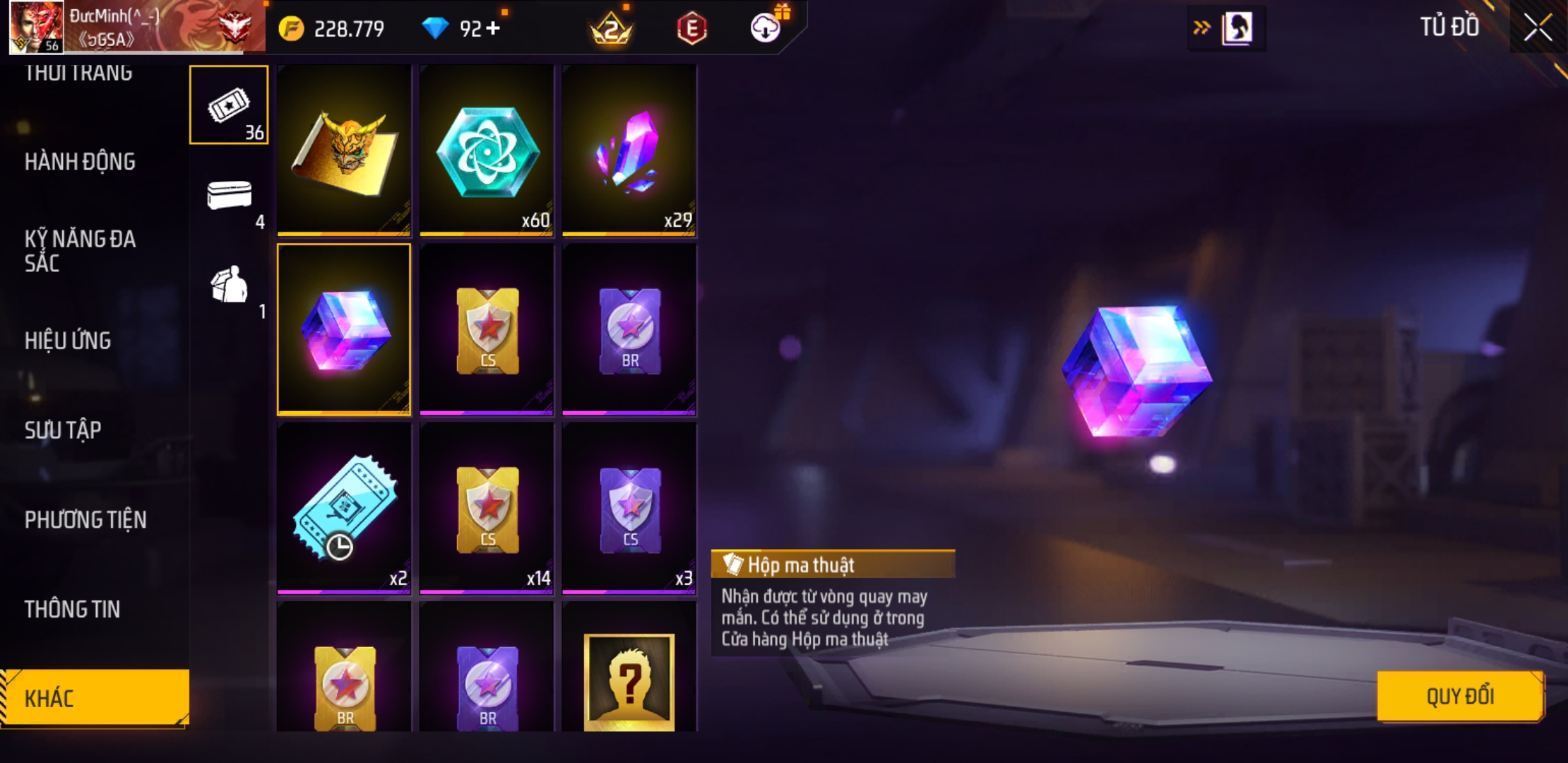Open the Sưu Tập category
Viewport: 1568px width, 763px height.
63,430
